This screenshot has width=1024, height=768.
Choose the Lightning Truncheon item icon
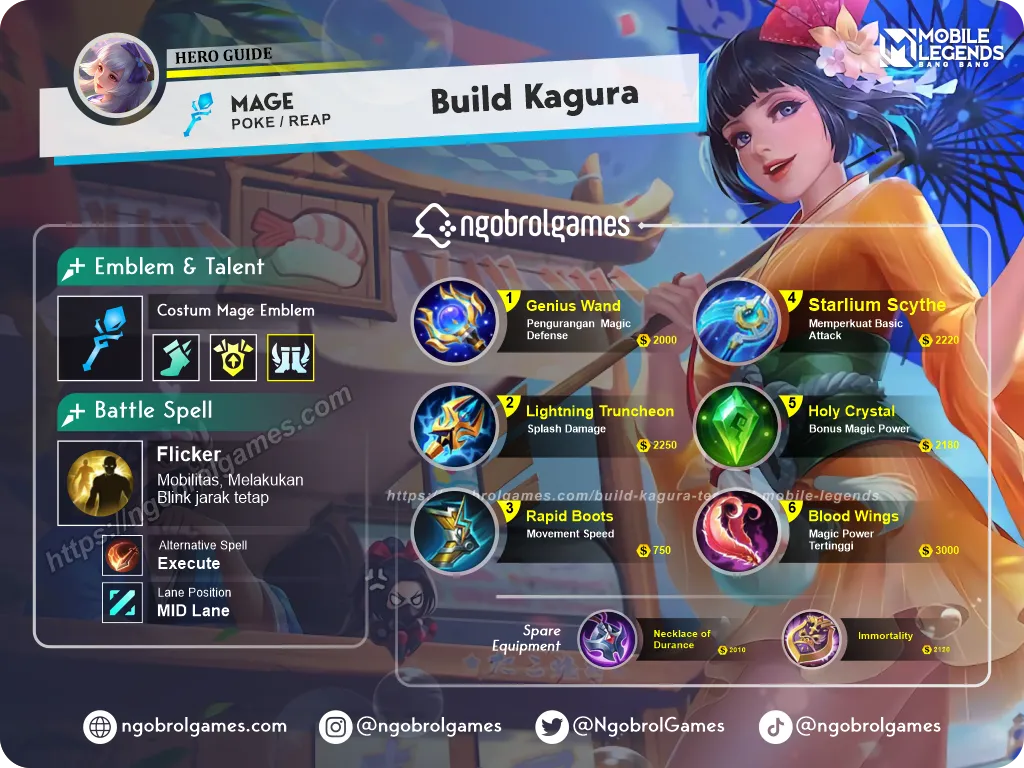pos(454,427)
